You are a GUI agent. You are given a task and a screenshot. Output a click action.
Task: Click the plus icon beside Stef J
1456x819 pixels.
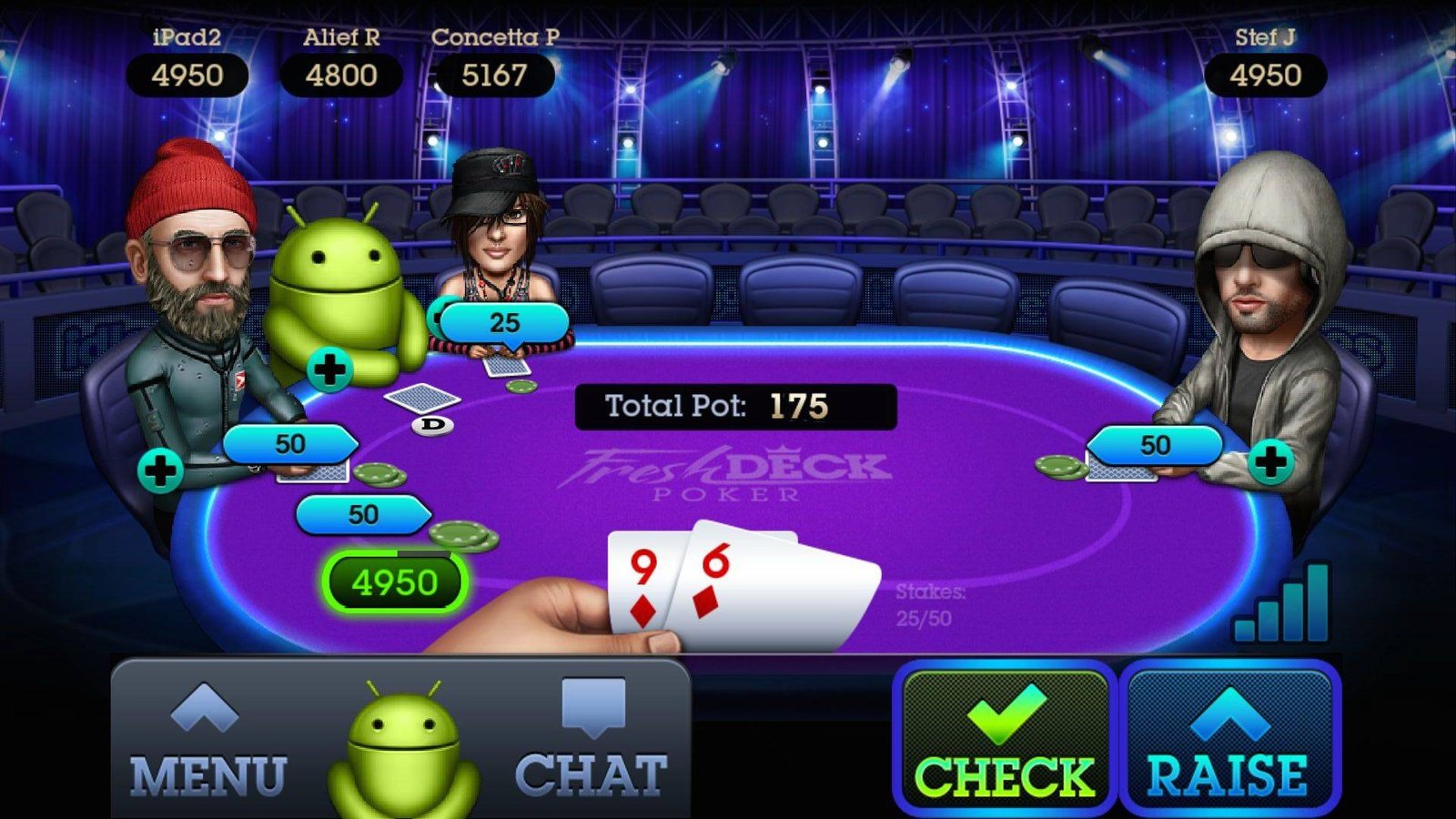[x=1270, y=462]
